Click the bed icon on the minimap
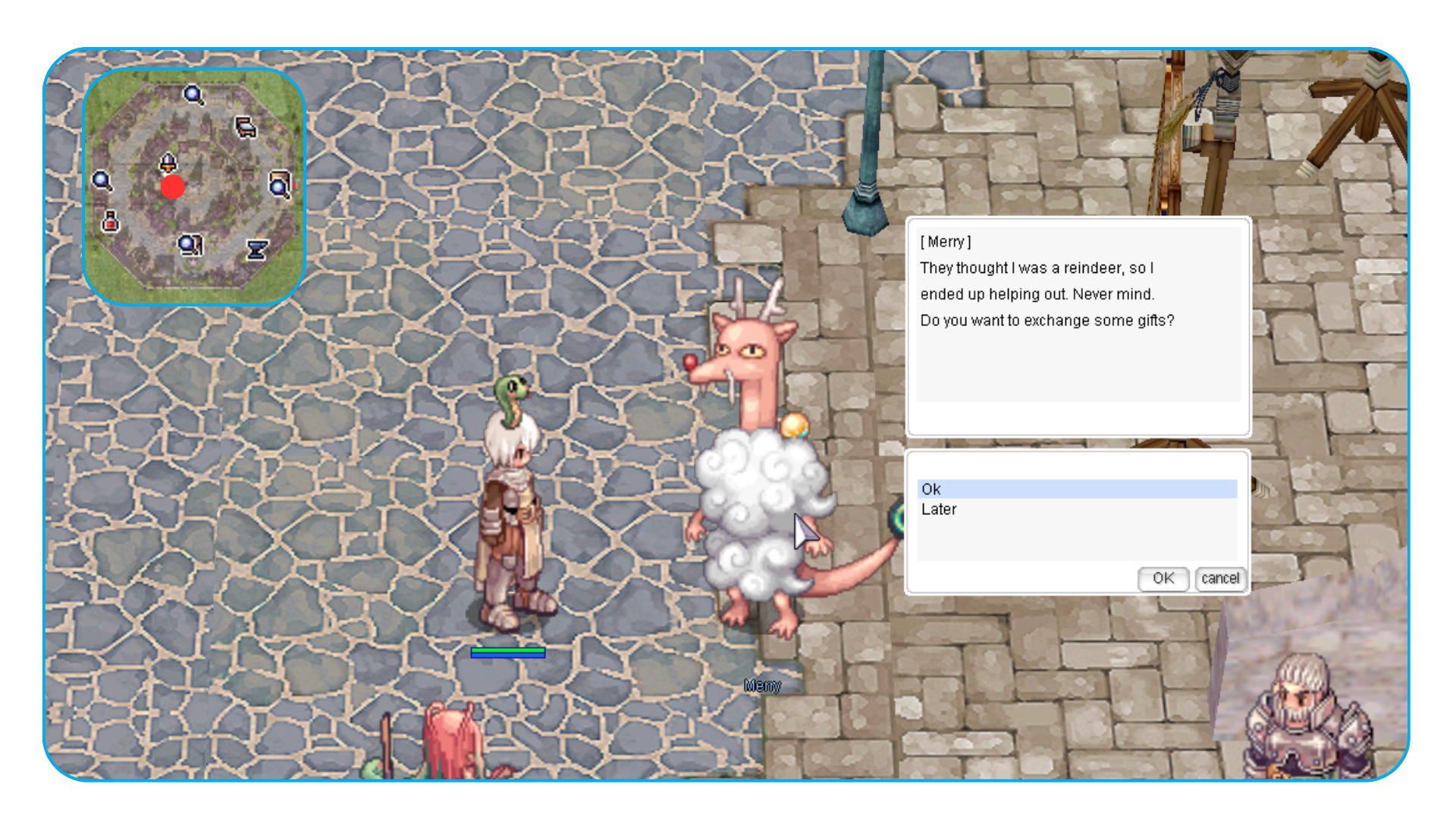Viewport: 1456px width, 819px height. pos(245,127)
